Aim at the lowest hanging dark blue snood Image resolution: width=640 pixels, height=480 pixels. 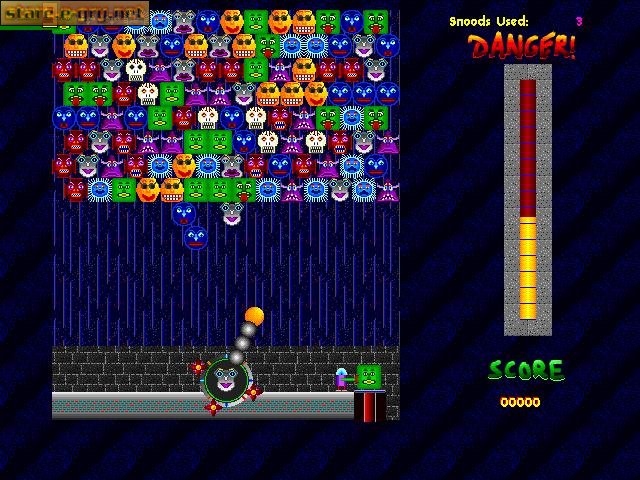196,237
